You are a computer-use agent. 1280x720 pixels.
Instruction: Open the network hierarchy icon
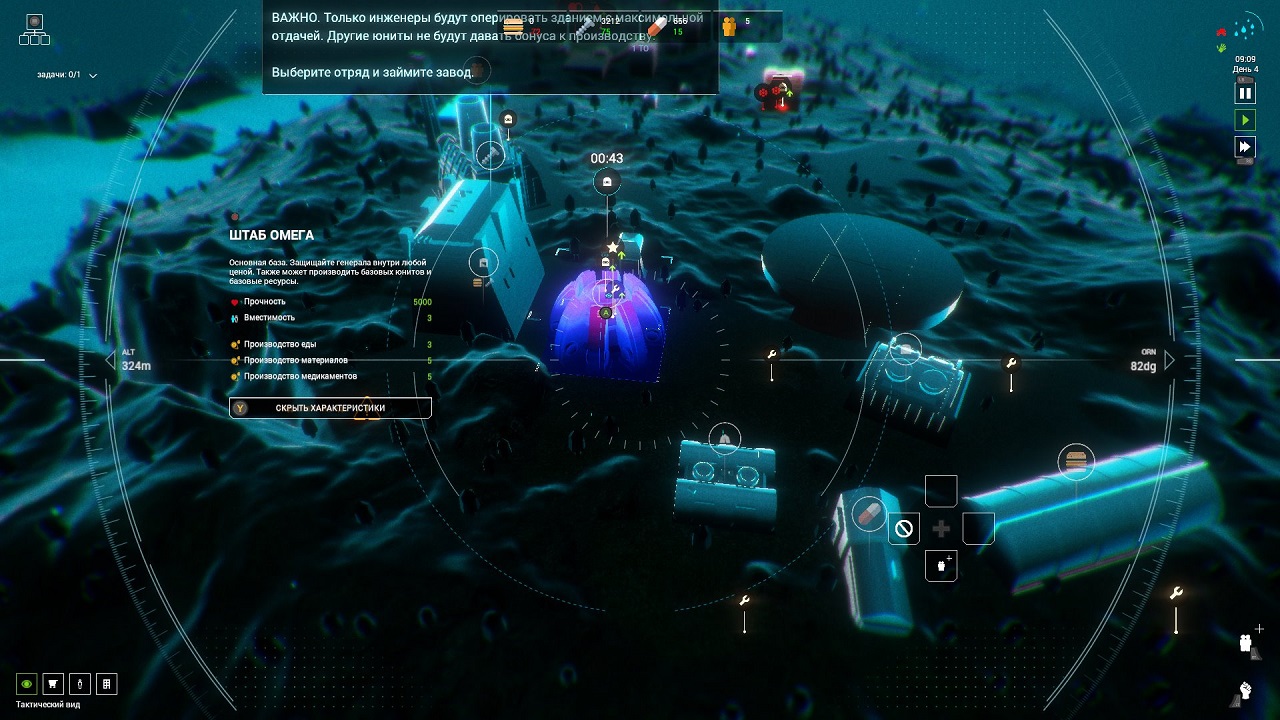(34, 29)
